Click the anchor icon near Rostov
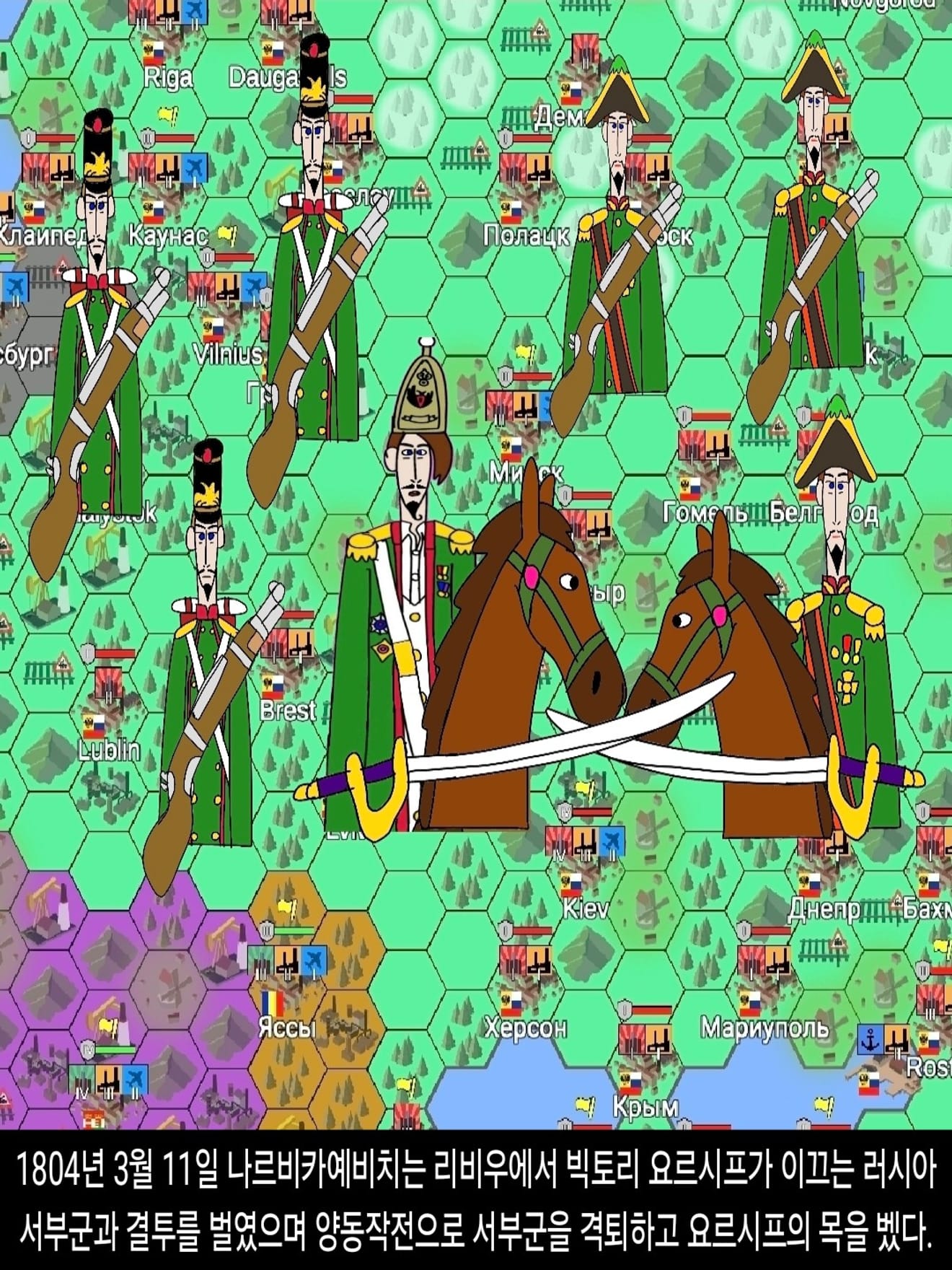Screen dimensions: 952x1270 click(869, 1040)
